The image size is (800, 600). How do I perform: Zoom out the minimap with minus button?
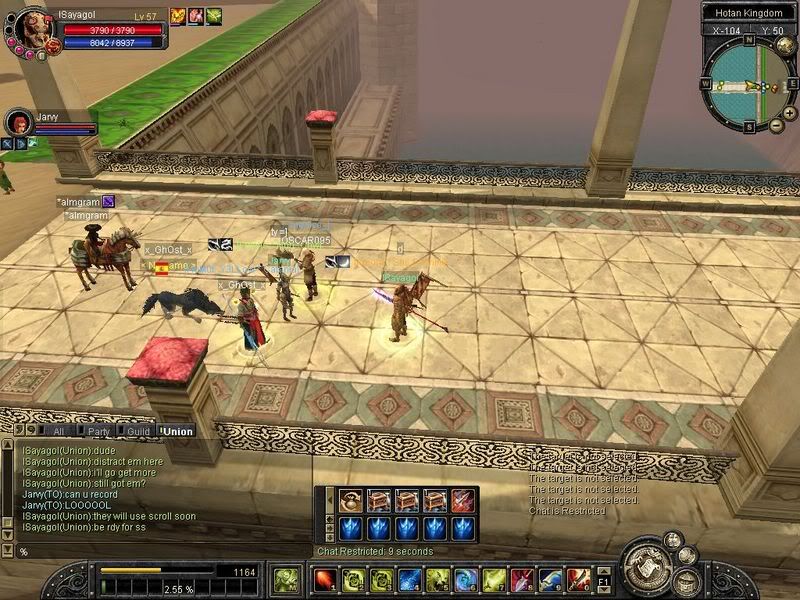(777, 126)
